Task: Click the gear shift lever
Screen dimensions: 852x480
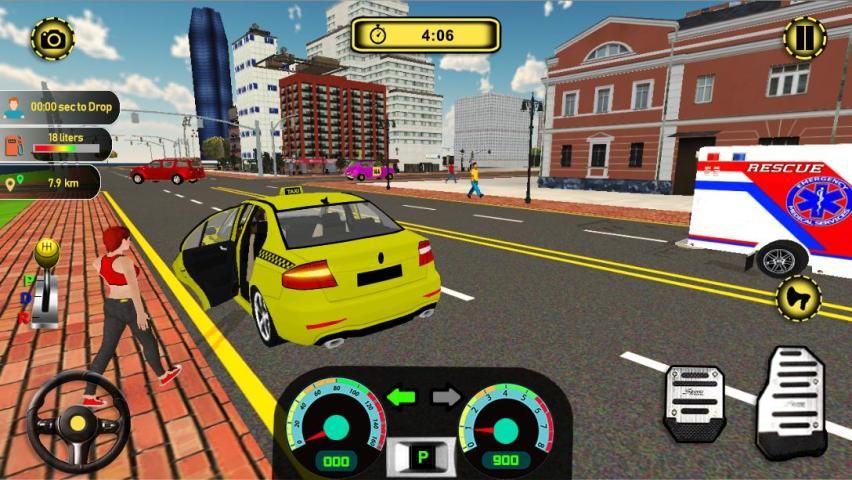Action: [45, 283]
